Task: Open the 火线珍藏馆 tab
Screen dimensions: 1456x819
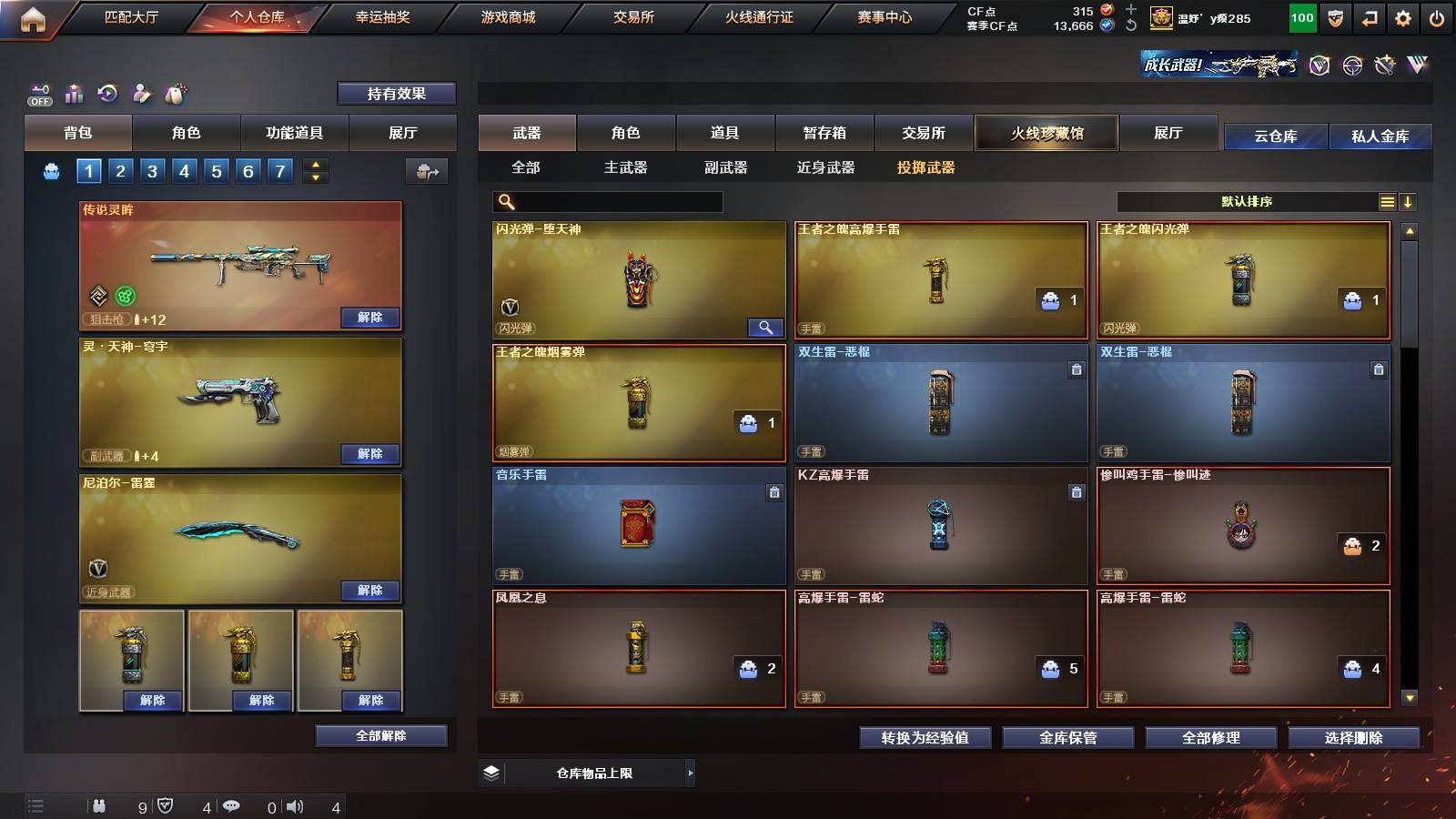Action: click(x=1046, y=133)
